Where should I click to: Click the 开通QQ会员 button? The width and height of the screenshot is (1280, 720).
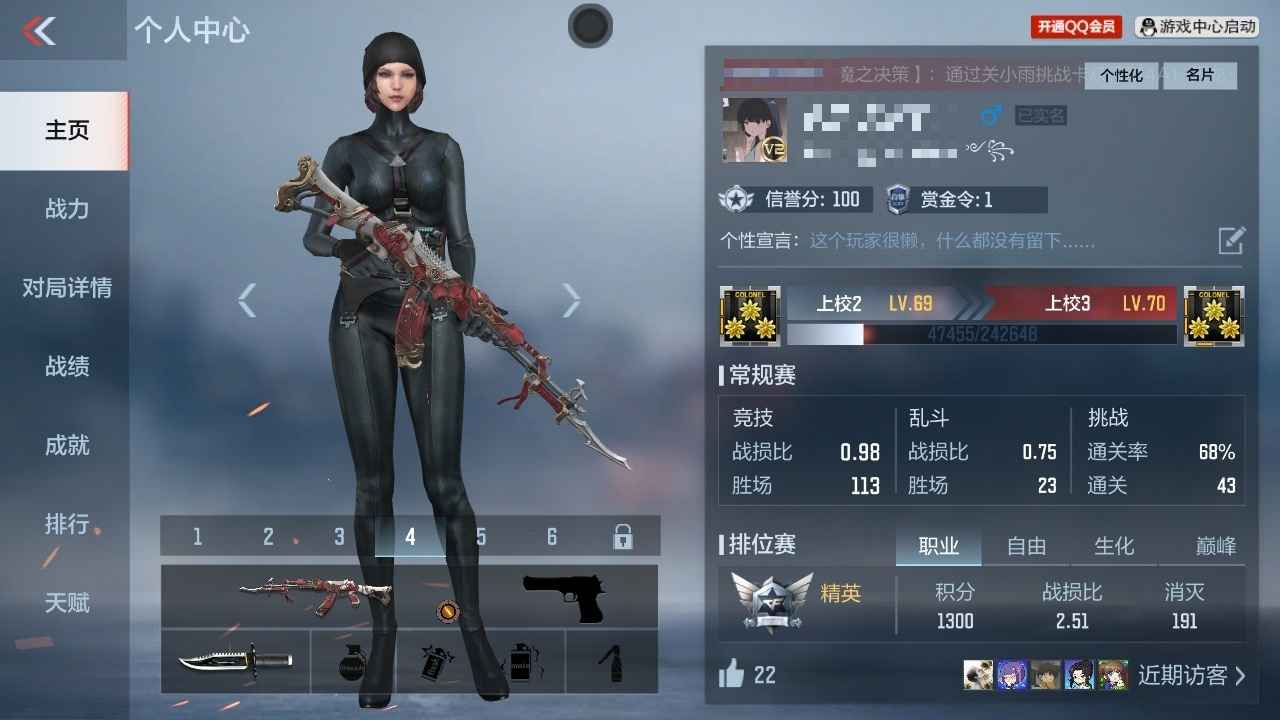tap(1076, 27)
